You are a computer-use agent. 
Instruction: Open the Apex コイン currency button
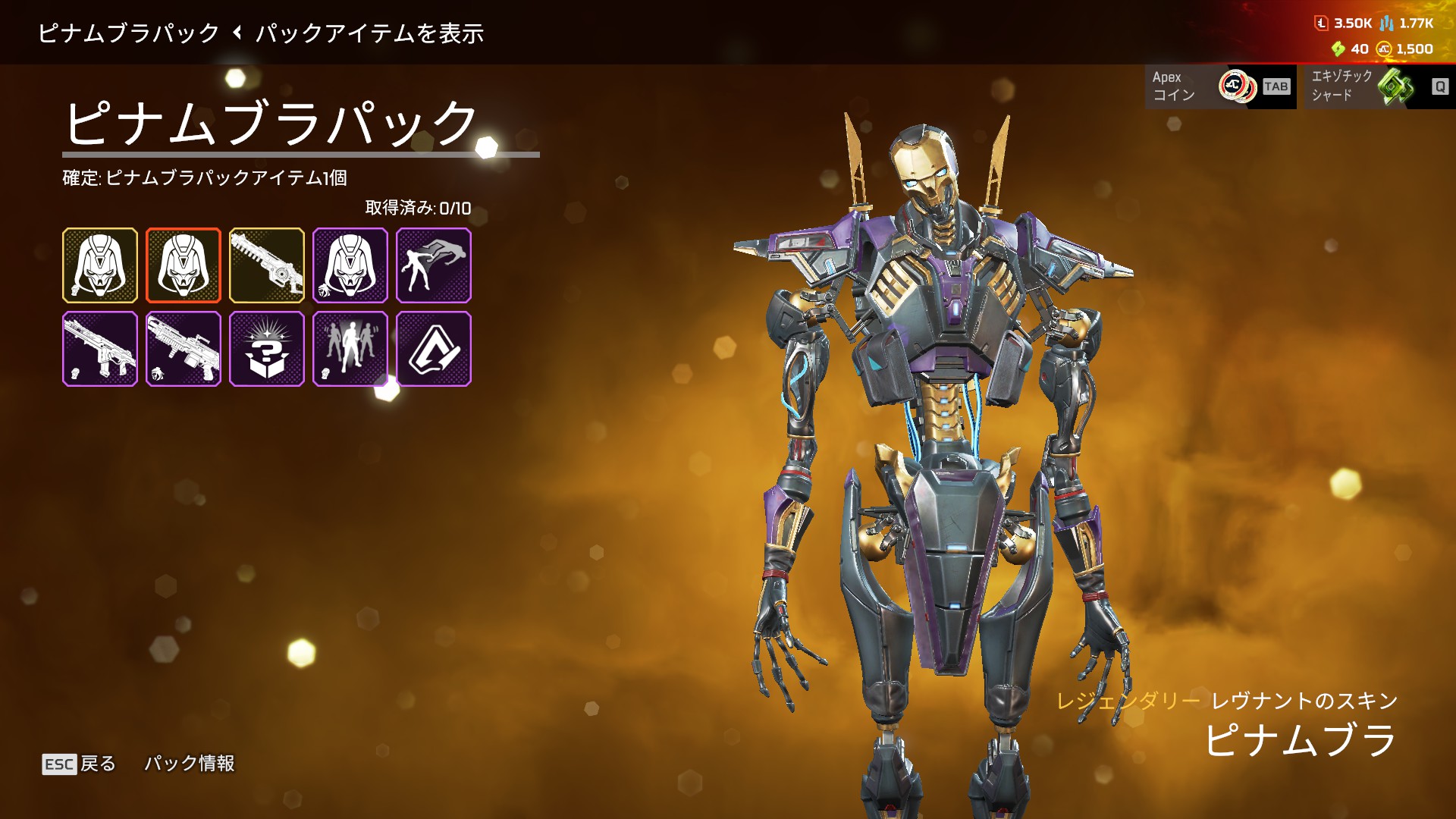tap(1220, 86)
